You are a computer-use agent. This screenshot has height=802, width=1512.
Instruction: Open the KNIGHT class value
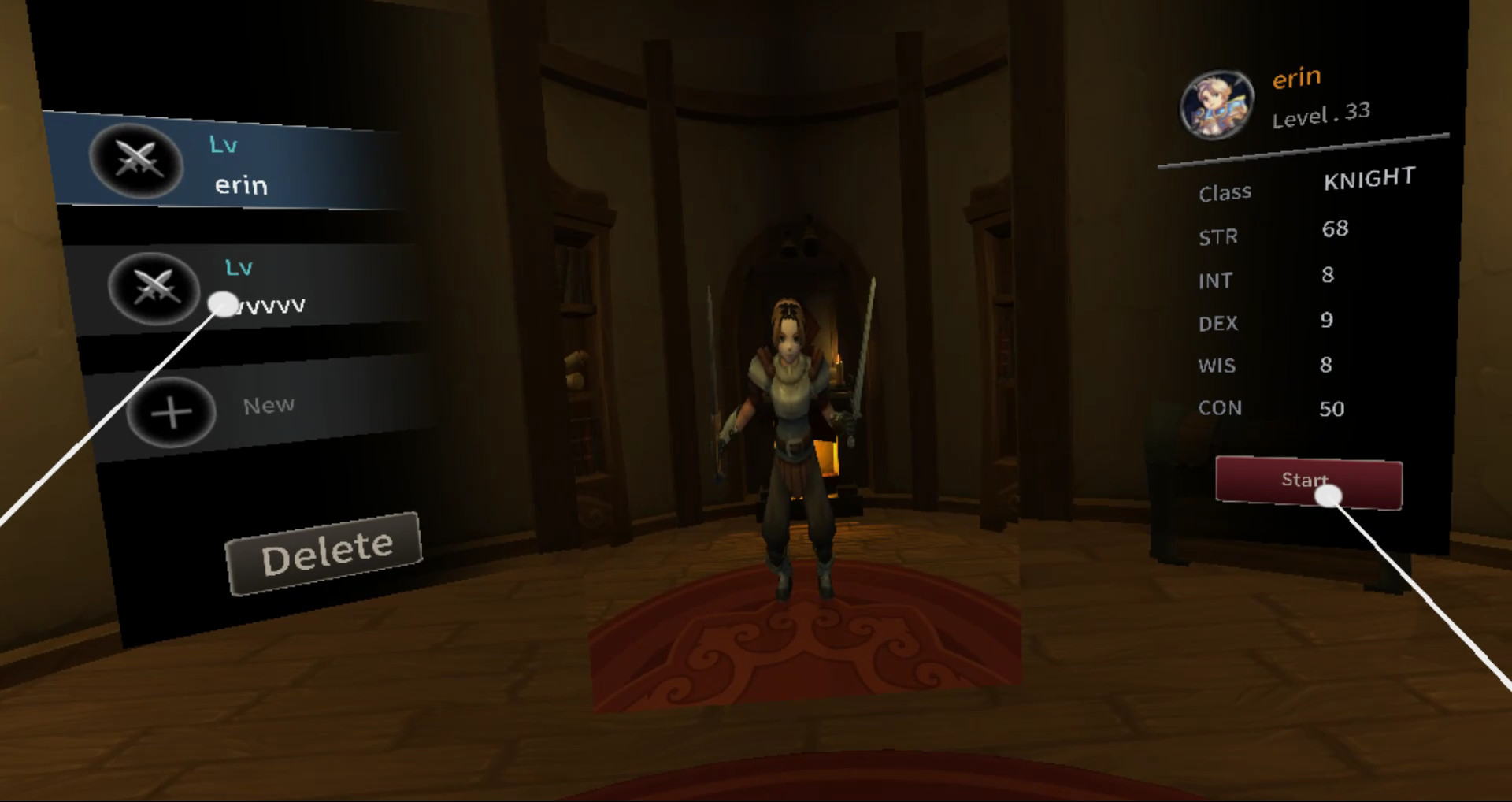[x=1369, y=180]
